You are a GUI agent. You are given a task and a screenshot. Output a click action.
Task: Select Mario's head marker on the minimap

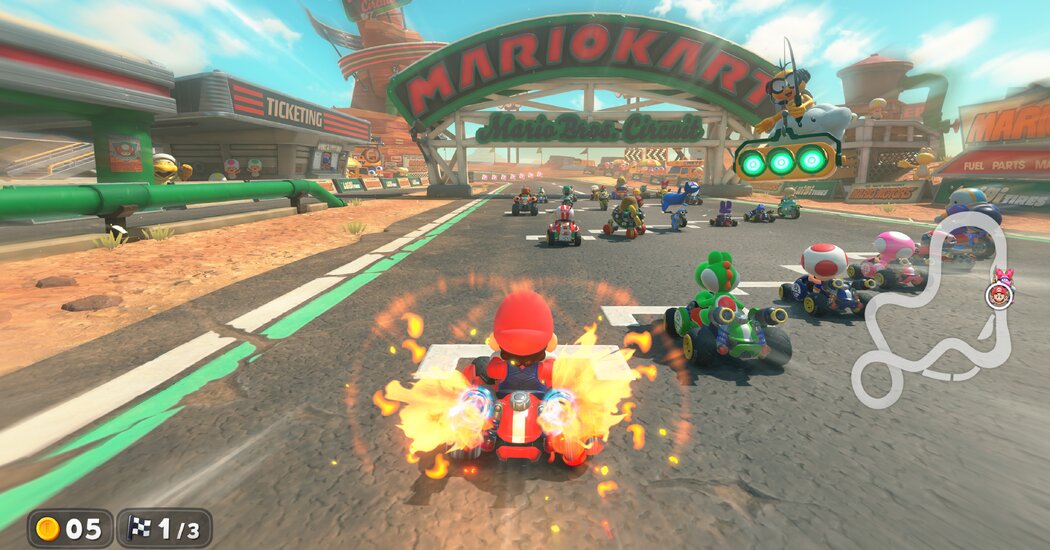(x=998, y=295)
